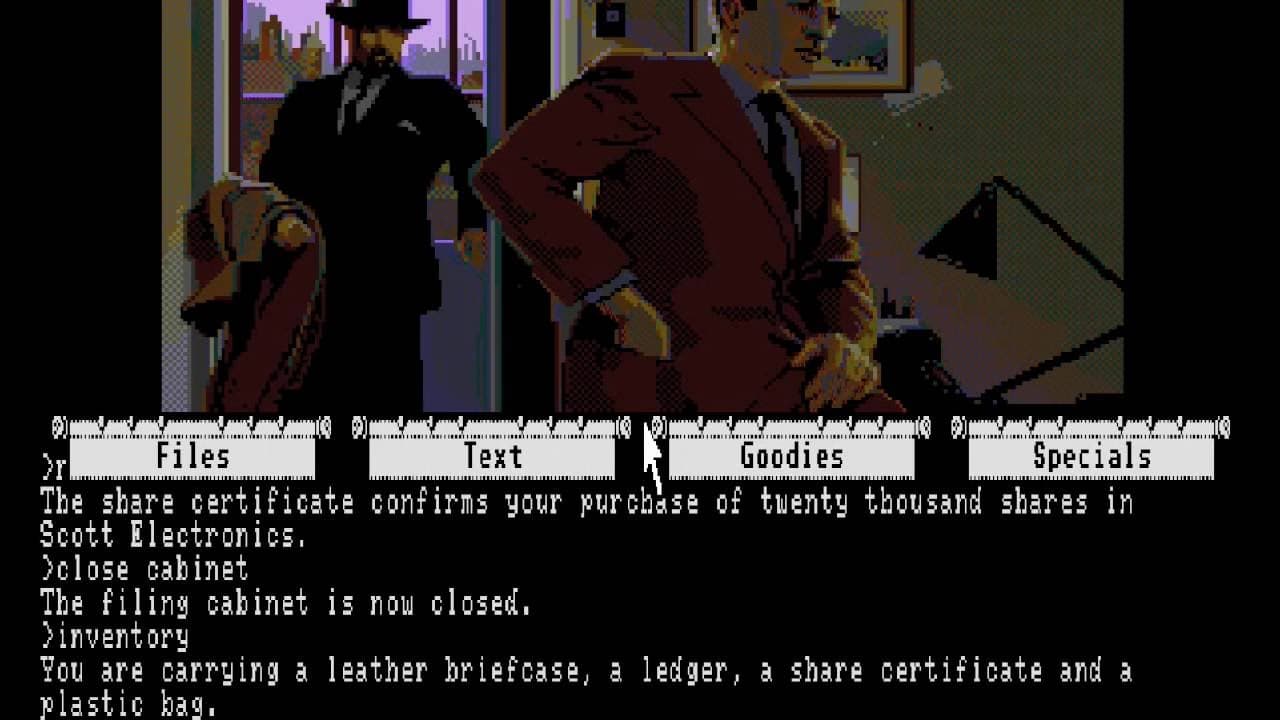The image size is (1280, 720).
Task: Open the Goodies menu
Action: point(790,457)
